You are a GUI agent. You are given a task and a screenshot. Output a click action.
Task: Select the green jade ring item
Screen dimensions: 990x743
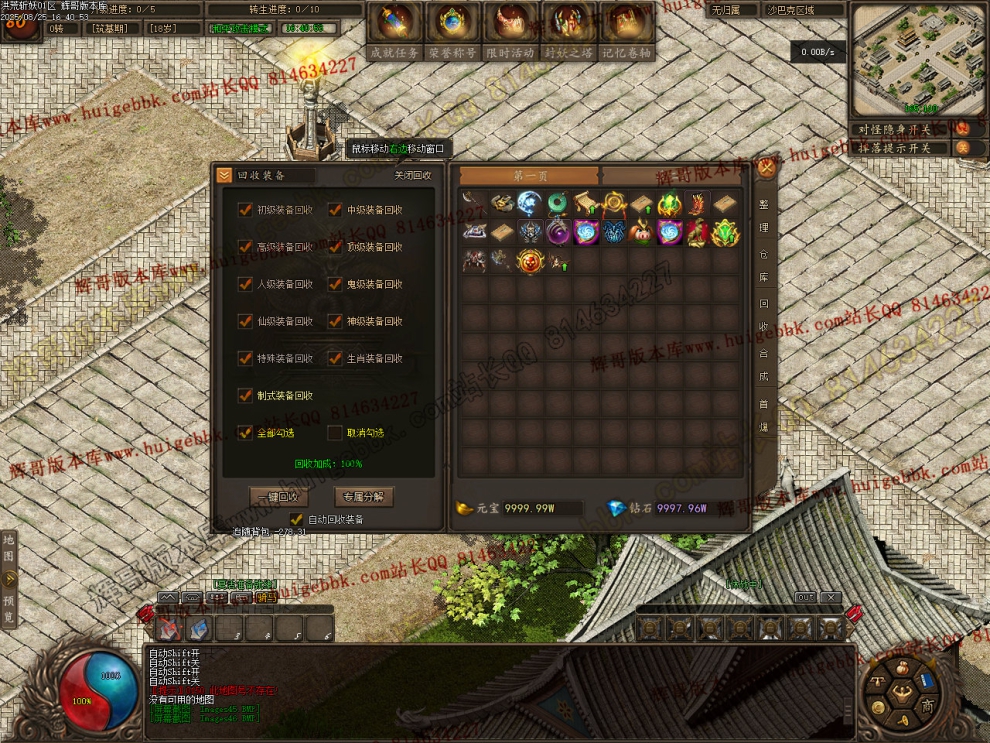(557, 205)
